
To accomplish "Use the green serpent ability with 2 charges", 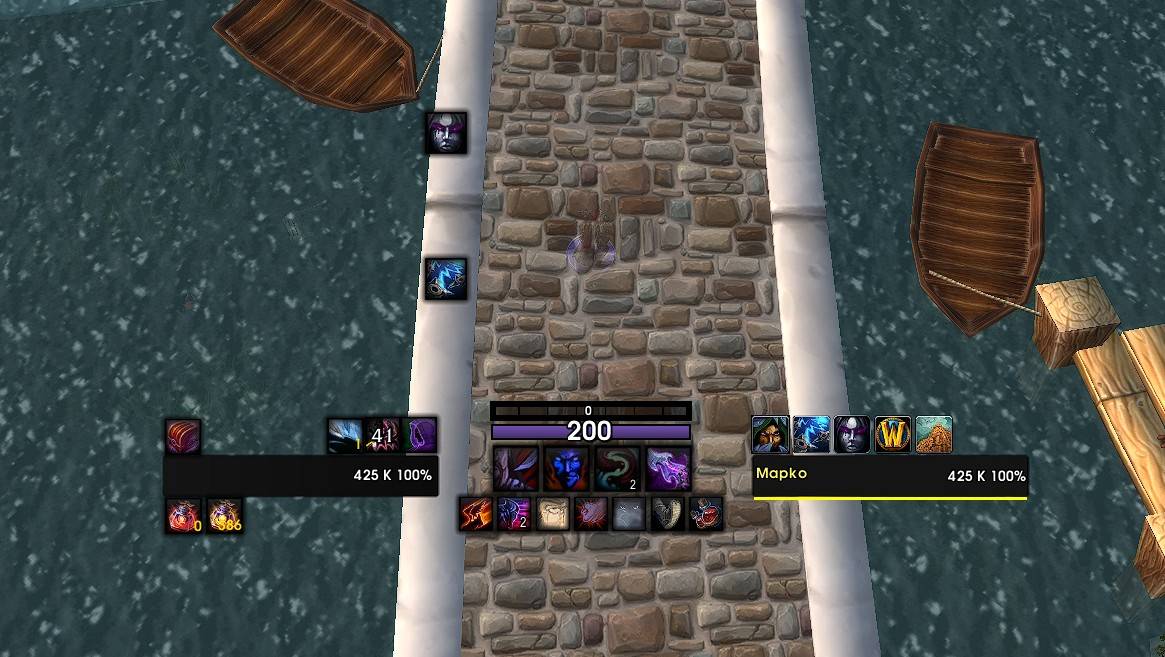I will click(x=616, y=467).
